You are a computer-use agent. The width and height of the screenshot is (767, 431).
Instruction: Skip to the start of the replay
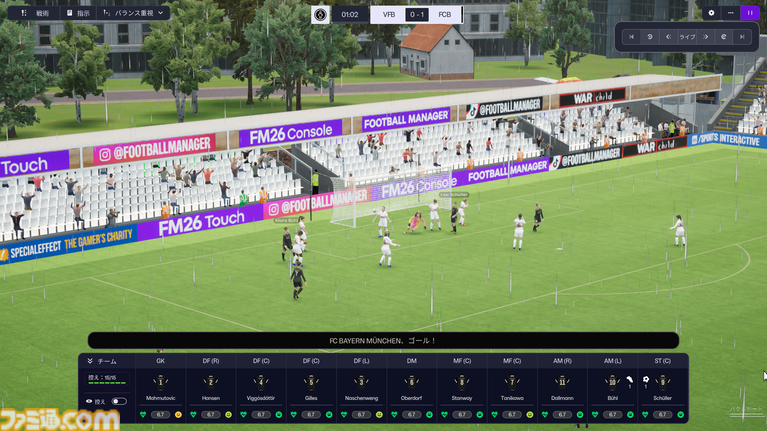631,37
